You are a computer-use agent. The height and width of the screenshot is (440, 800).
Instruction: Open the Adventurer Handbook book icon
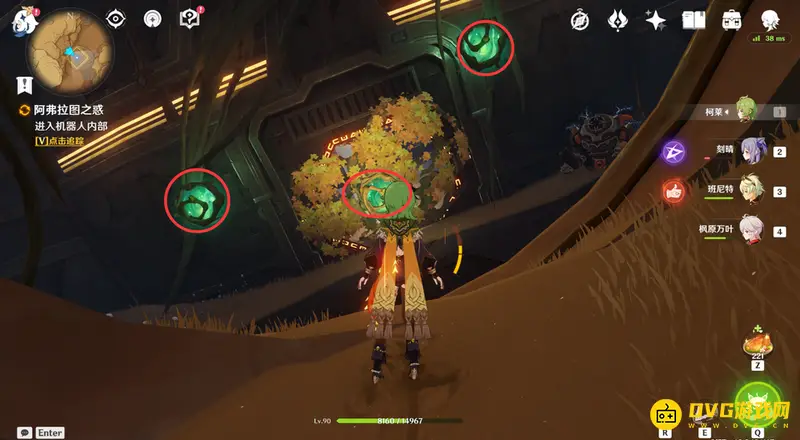pyautogui.click(x=693, y=20)
